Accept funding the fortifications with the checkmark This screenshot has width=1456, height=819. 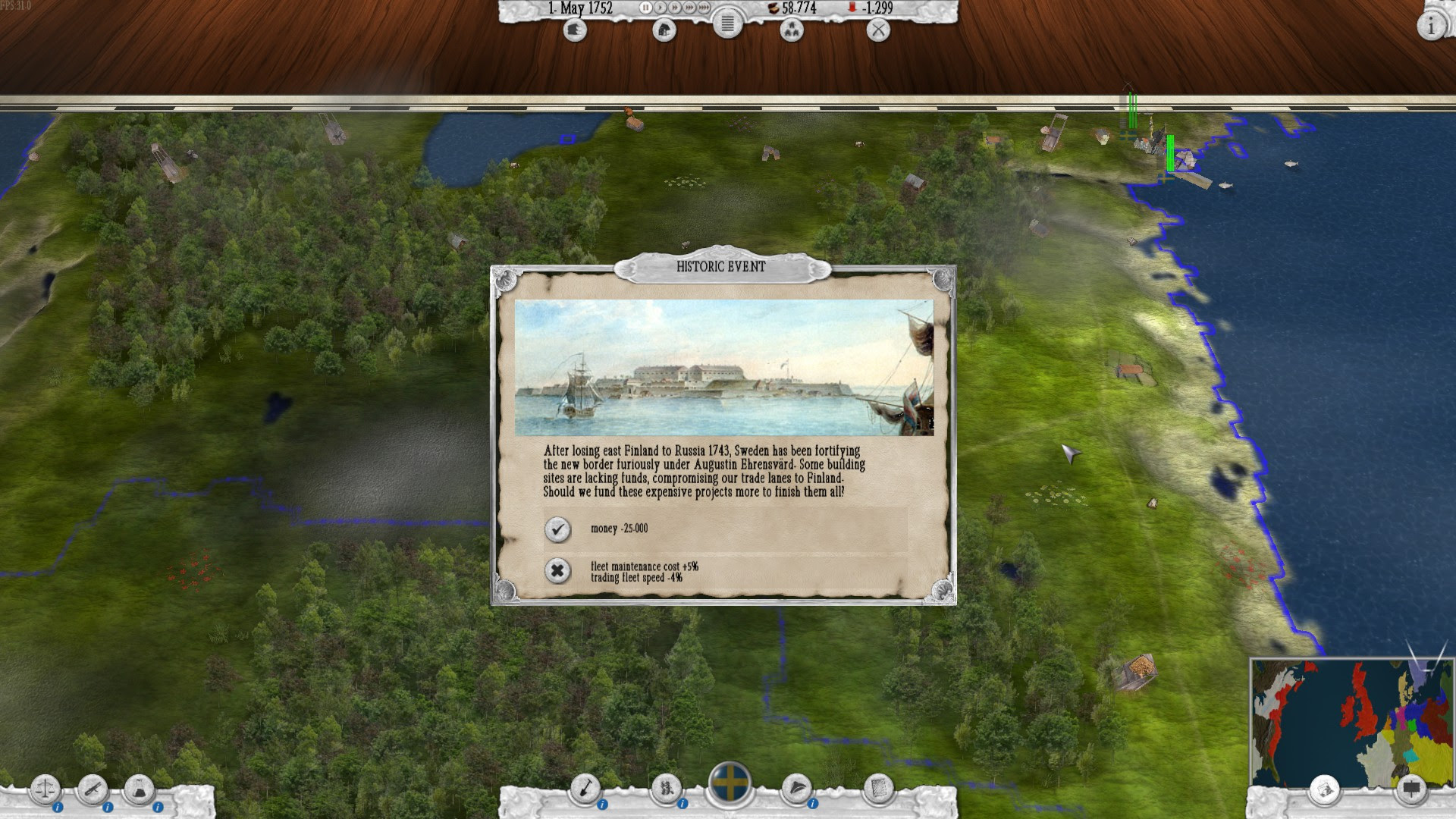click(x=559, y=529)
